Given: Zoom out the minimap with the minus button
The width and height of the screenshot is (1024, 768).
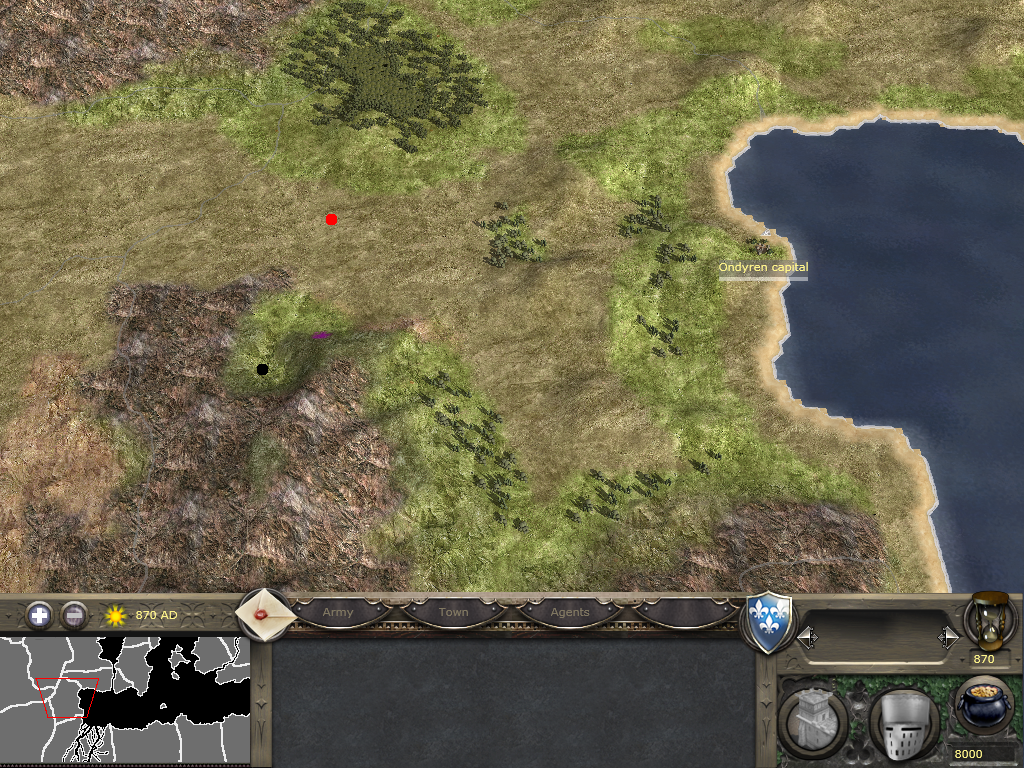Looking at the screenshot, I should (x=74, y=615).
